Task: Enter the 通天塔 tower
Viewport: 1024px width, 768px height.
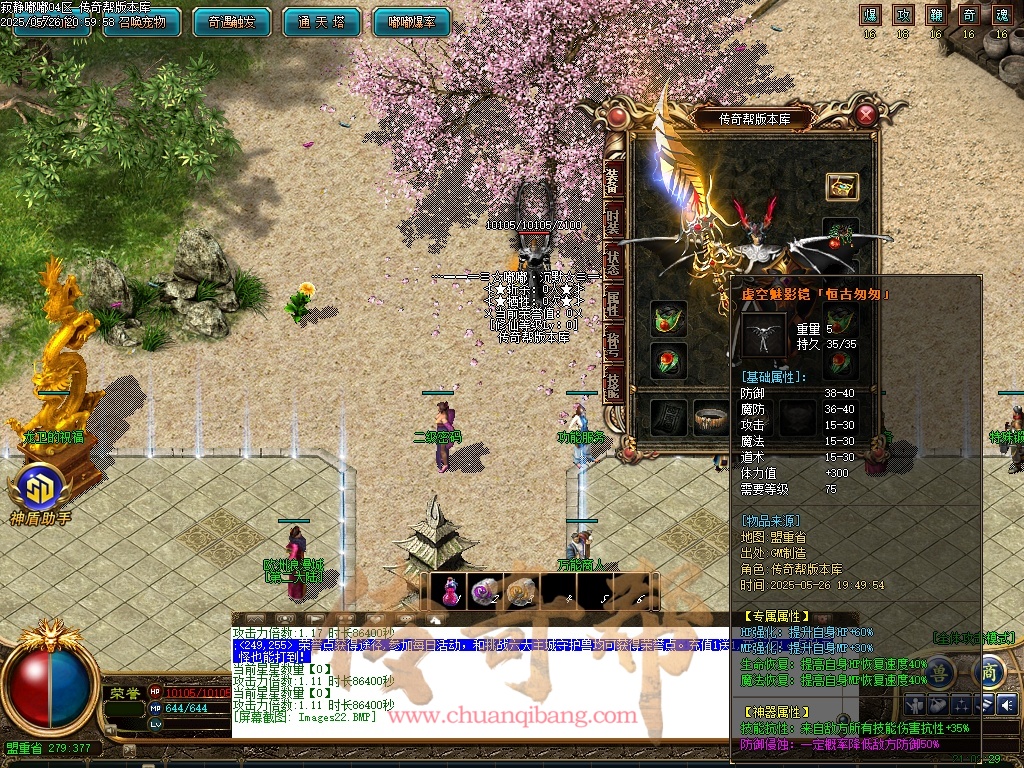Action: [321, 22]
